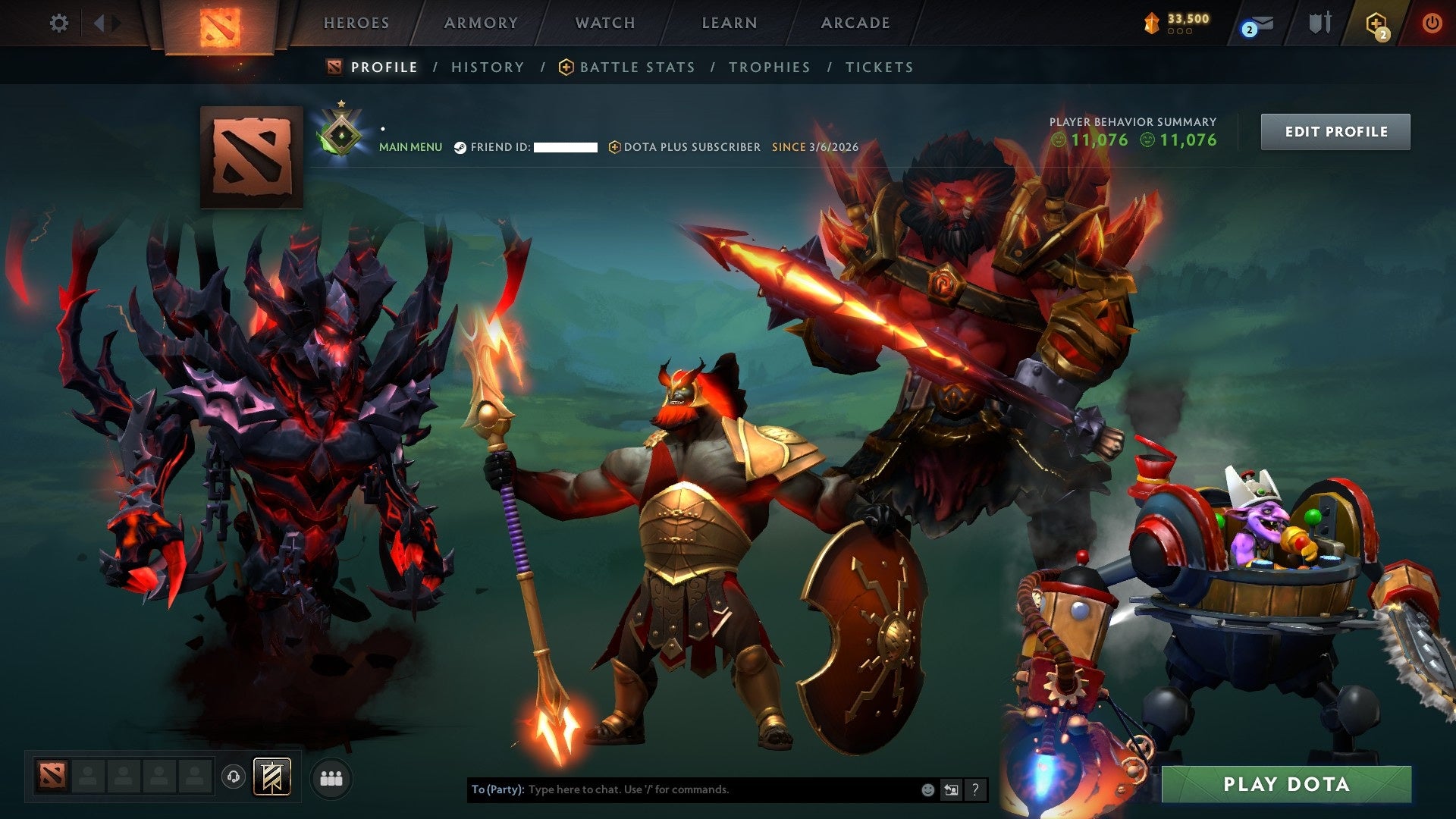Screen dimensions: 1456x819
Task: Click the Edit Profile button
Action: [x=1335, y=130]
